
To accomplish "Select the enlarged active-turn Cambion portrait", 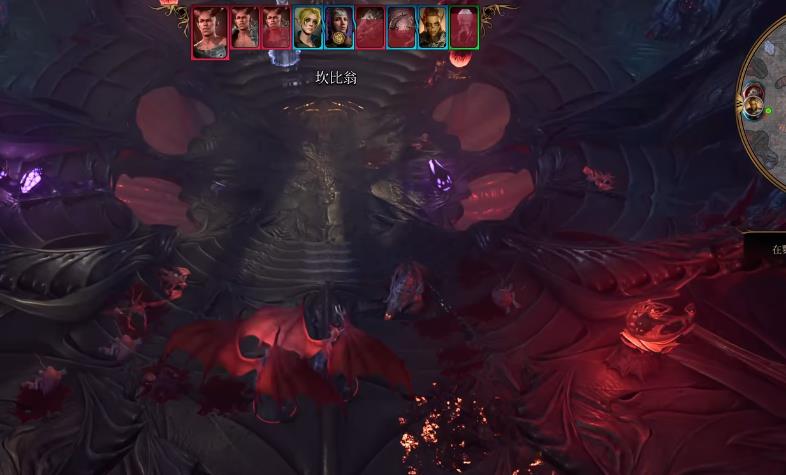I will click(x=209, y=31).
